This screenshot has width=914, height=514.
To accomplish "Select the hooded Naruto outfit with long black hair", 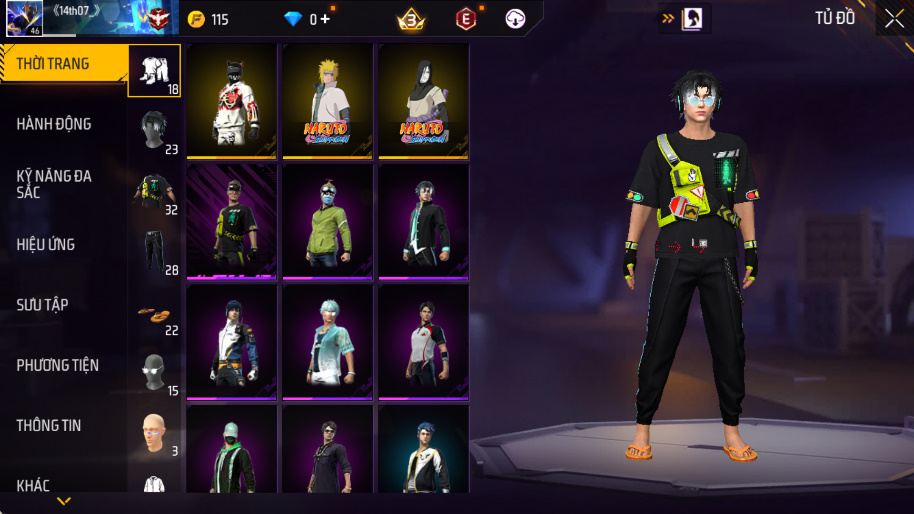I will click(423, 100).
